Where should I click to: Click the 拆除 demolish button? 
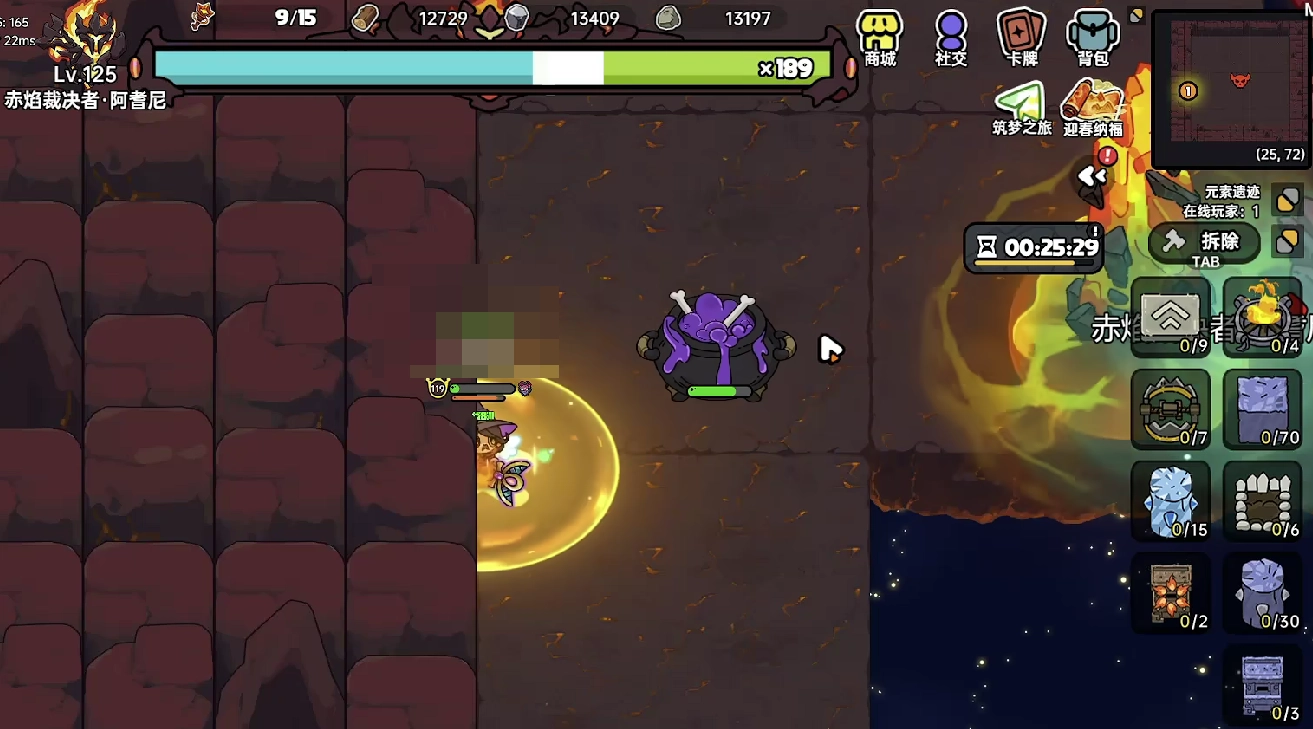(1204, 242)
